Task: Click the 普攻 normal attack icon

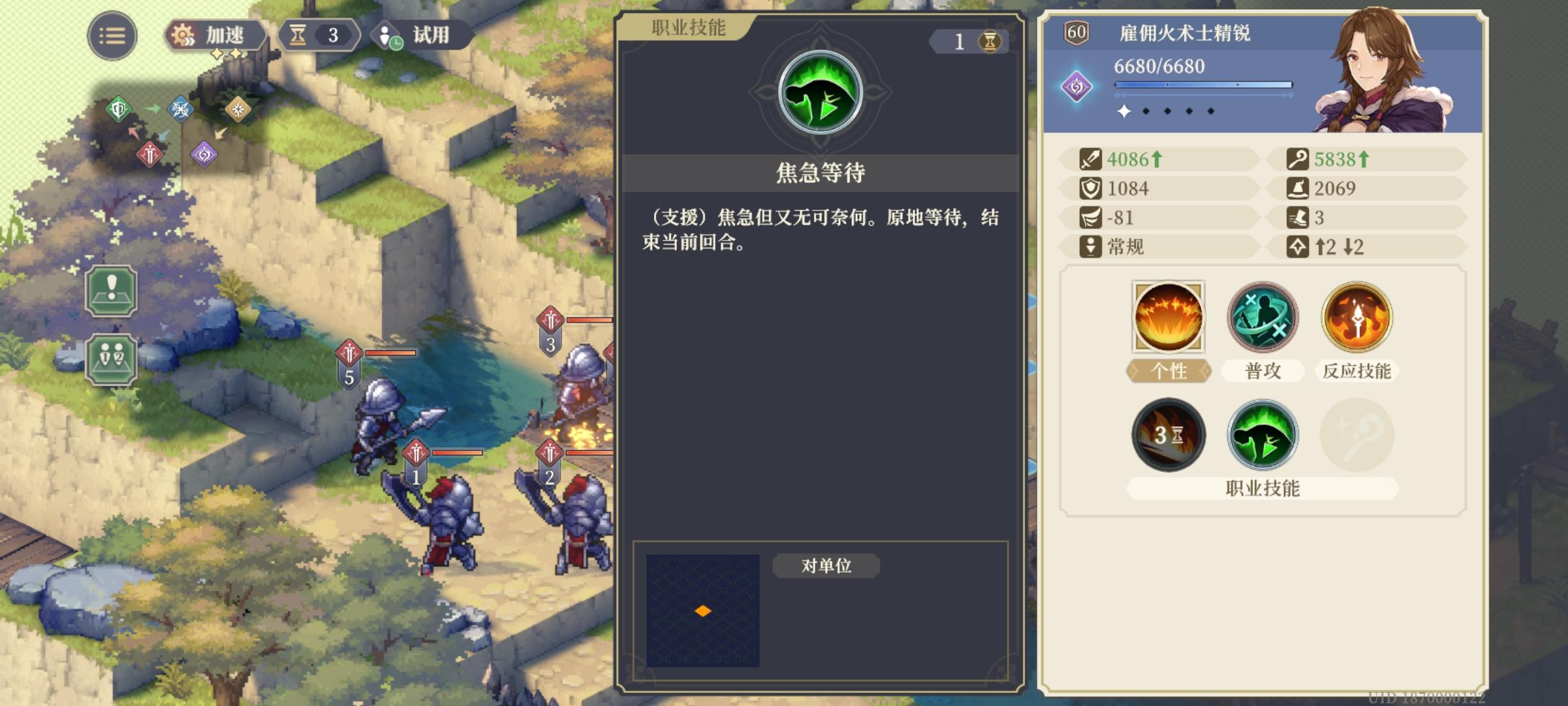Action: click(1262, 318)
